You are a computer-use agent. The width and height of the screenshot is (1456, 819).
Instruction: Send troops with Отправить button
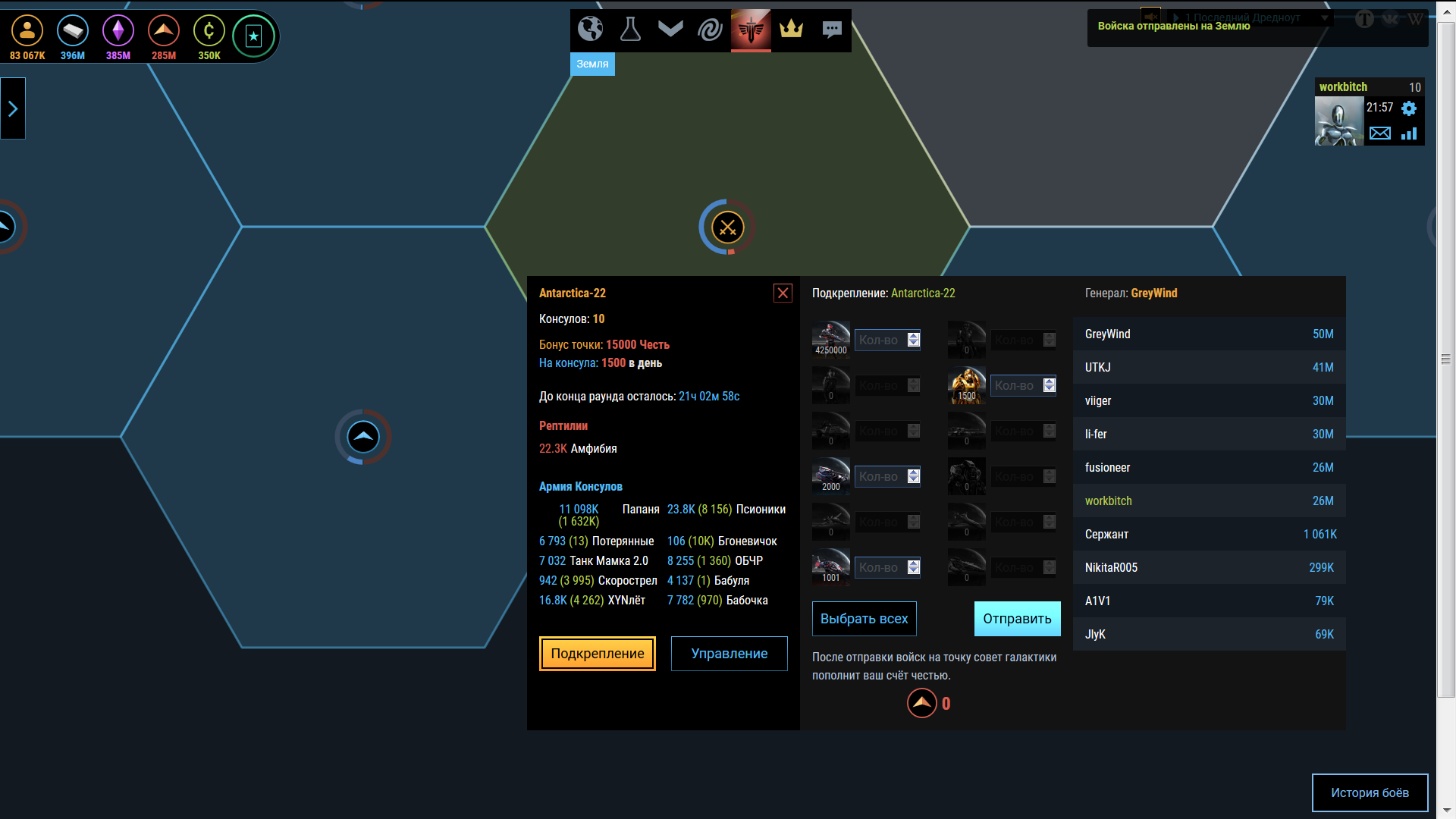point(1017,619)
